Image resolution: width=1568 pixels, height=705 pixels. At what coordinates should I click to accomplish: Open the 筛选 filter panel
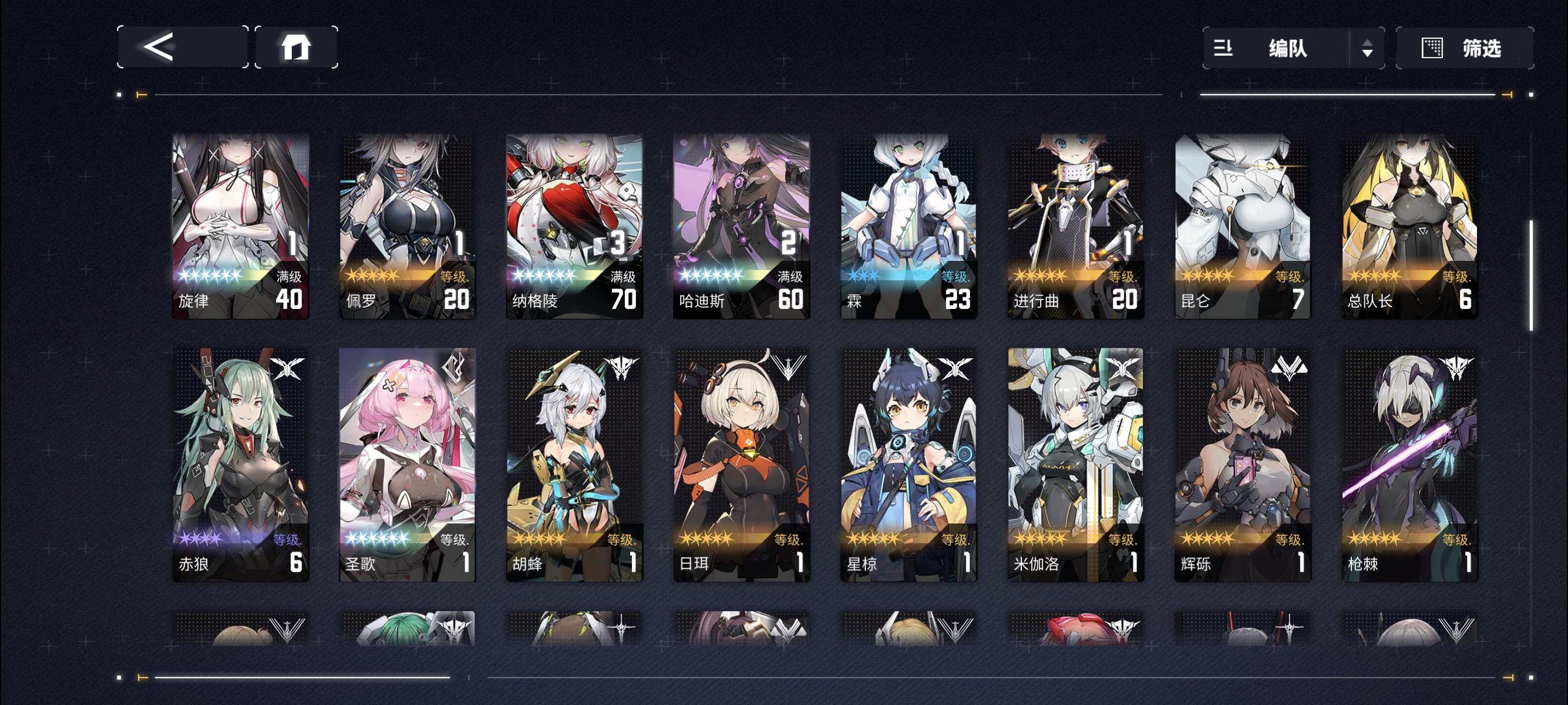(1467, 49)
